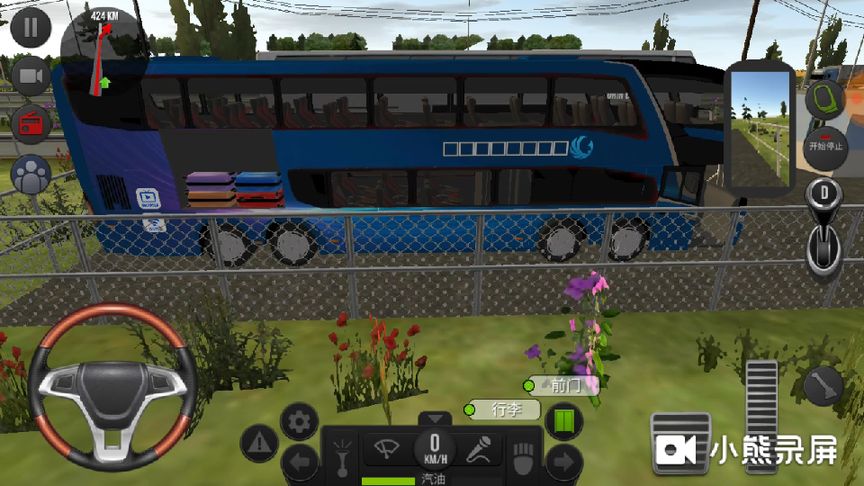
Task: Turn on the left turn signal
Action: [301, 463]
